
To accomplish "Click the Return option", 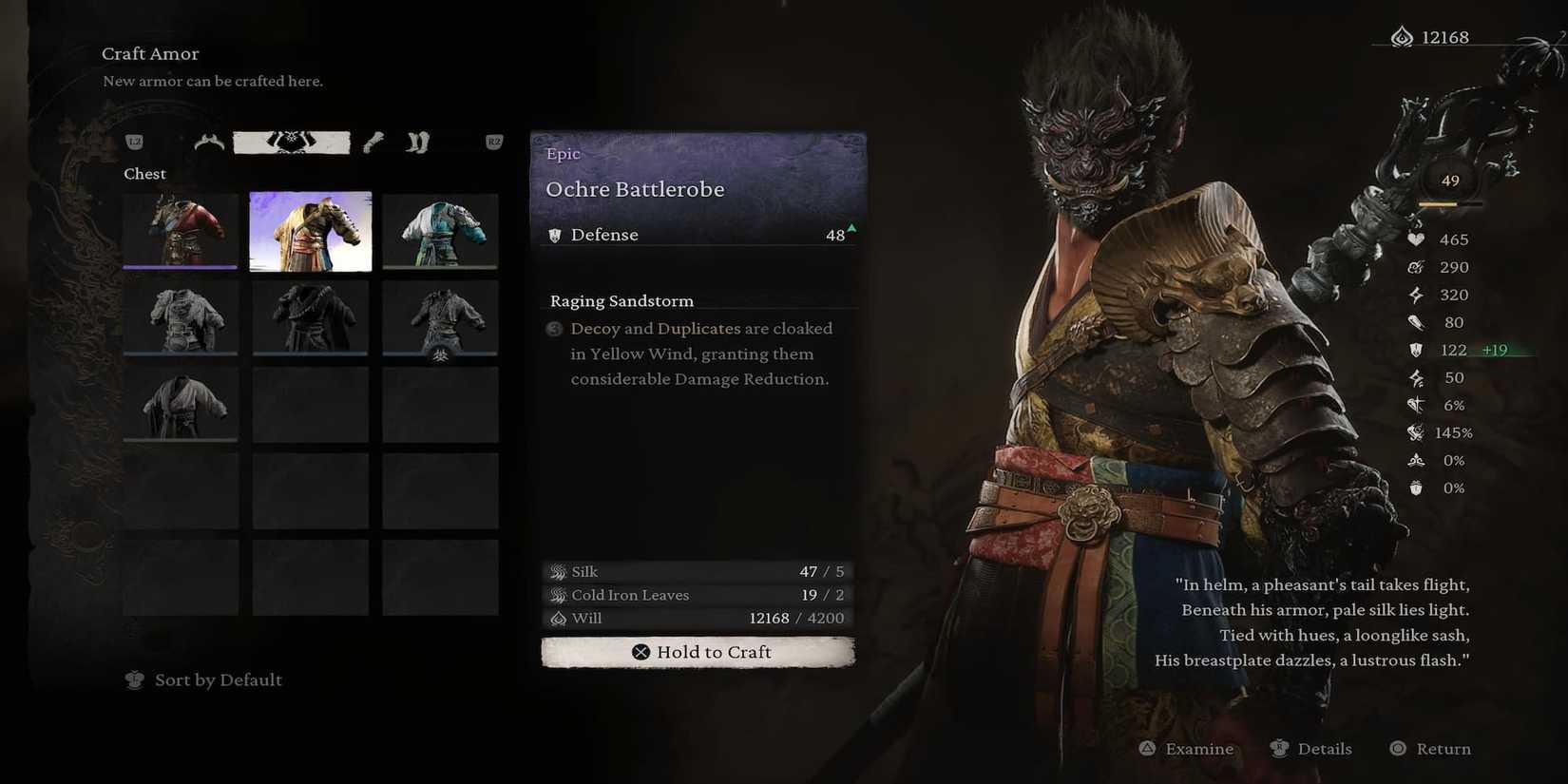I will 1430,748.
